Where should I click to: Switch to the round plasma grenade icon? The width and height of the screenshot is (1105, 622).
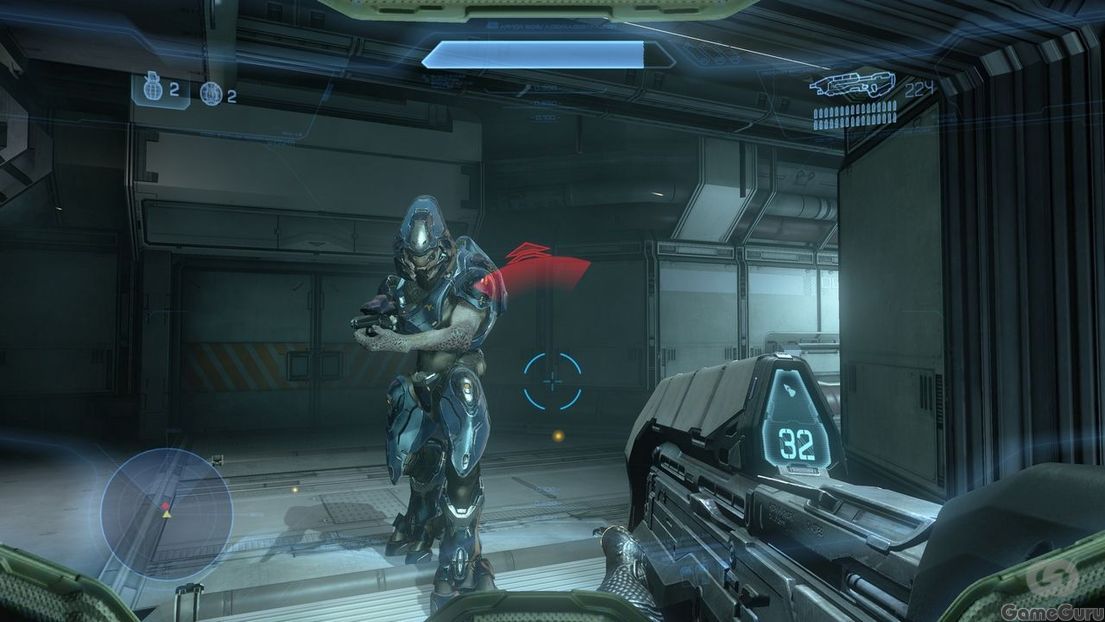pos(211,94)
